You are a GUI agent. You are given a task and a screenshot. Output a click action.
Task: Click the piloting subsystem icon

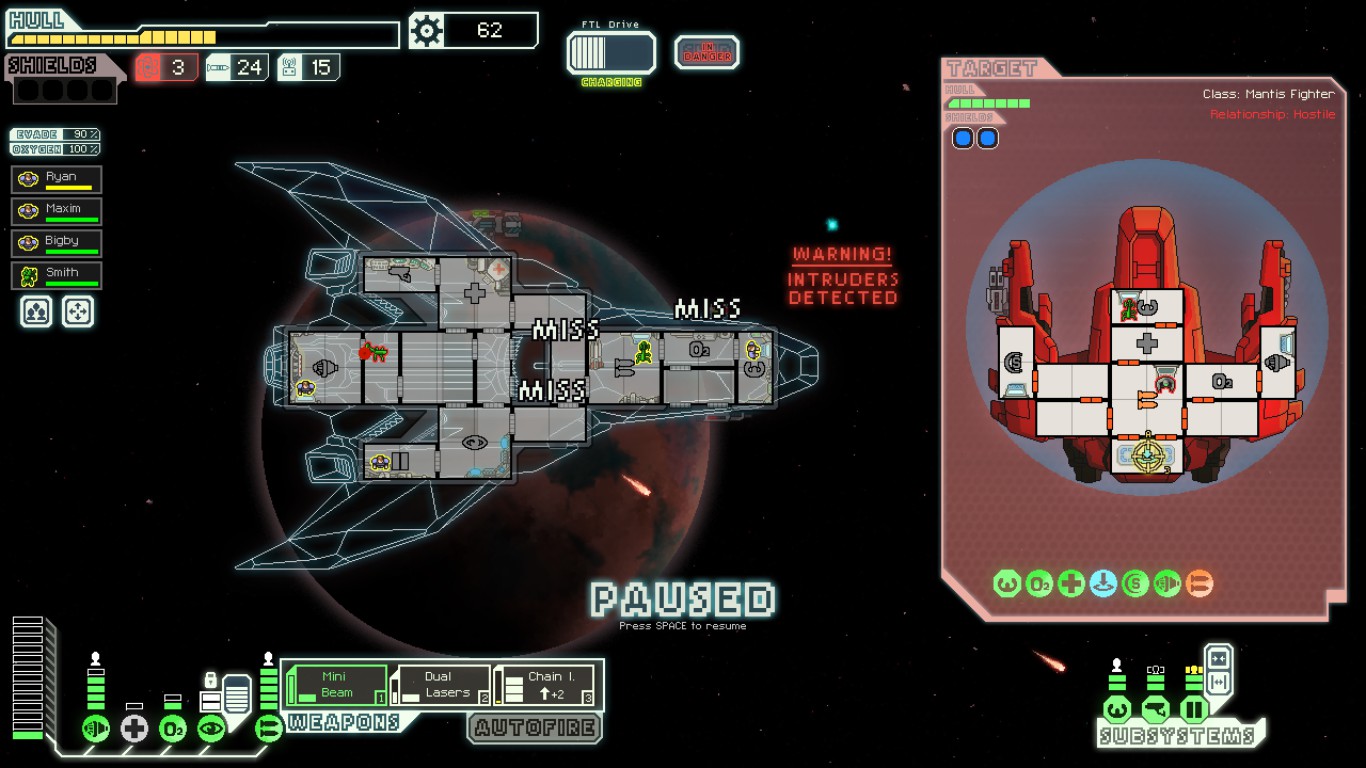coord(1117,710)
